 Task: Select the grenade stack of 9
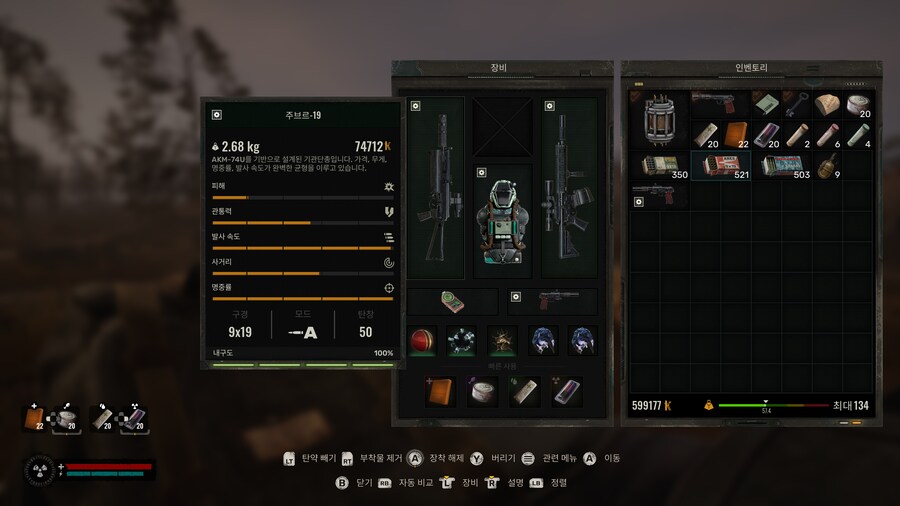click(827, 166)
